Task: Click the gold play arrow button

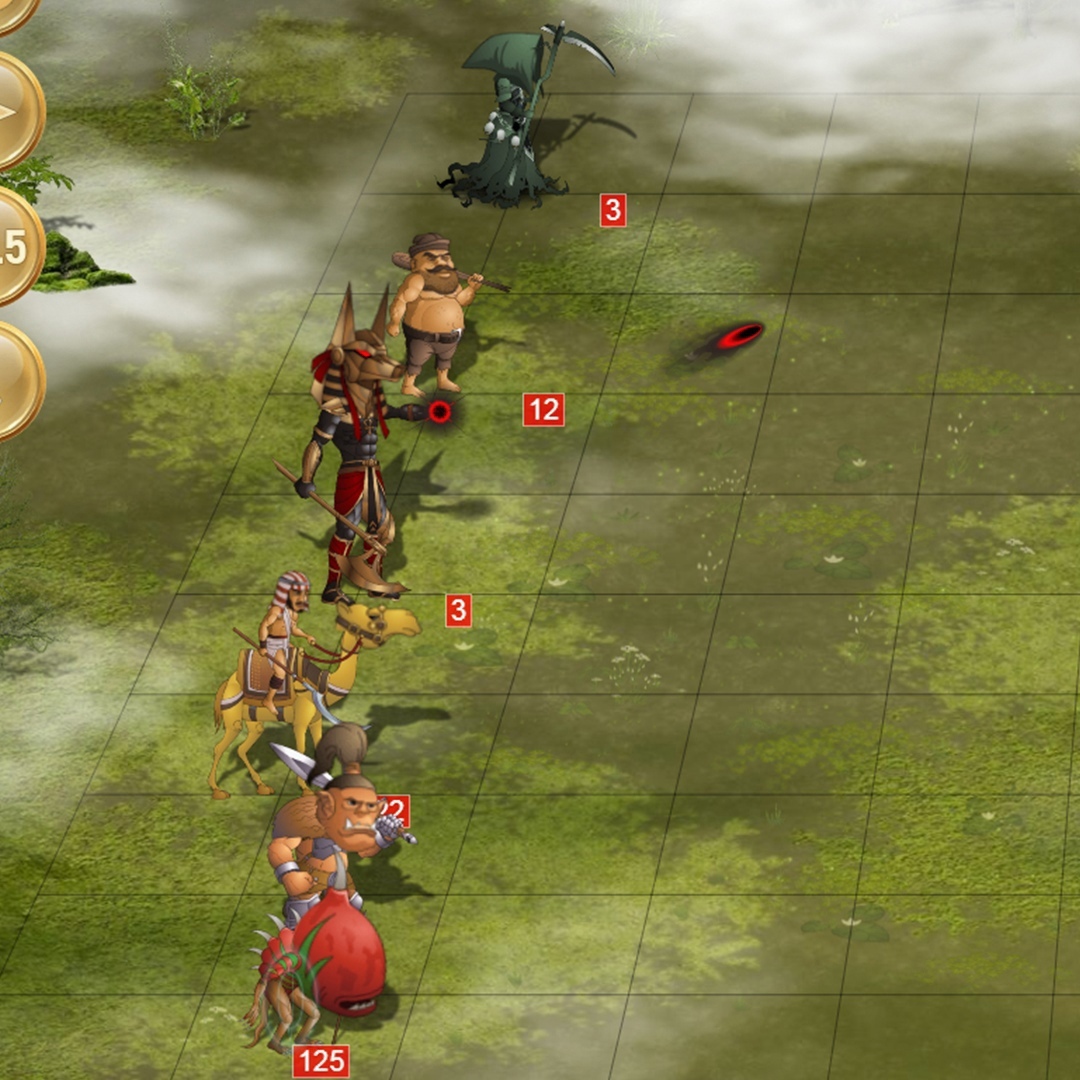Action: click(x=12, y=110)
